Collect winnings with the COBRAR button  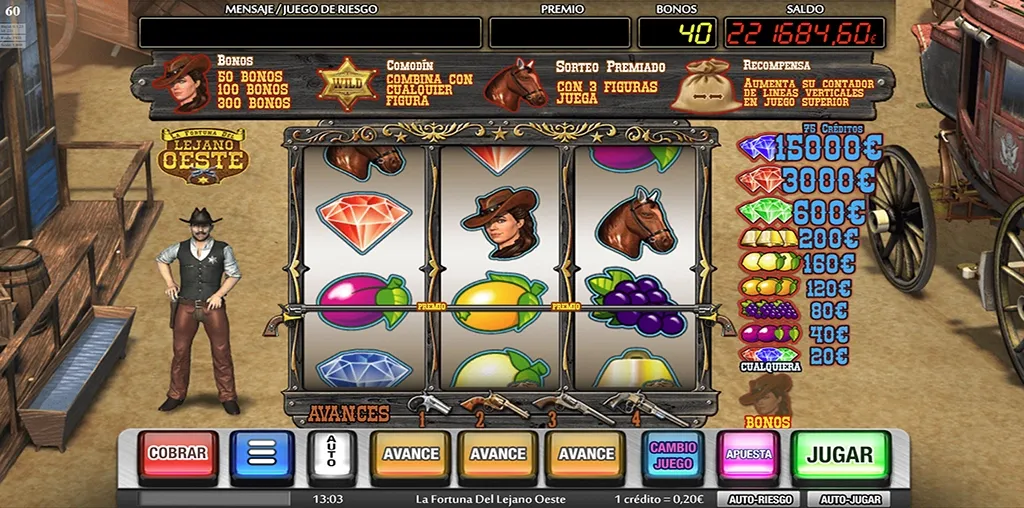(178, 454)
